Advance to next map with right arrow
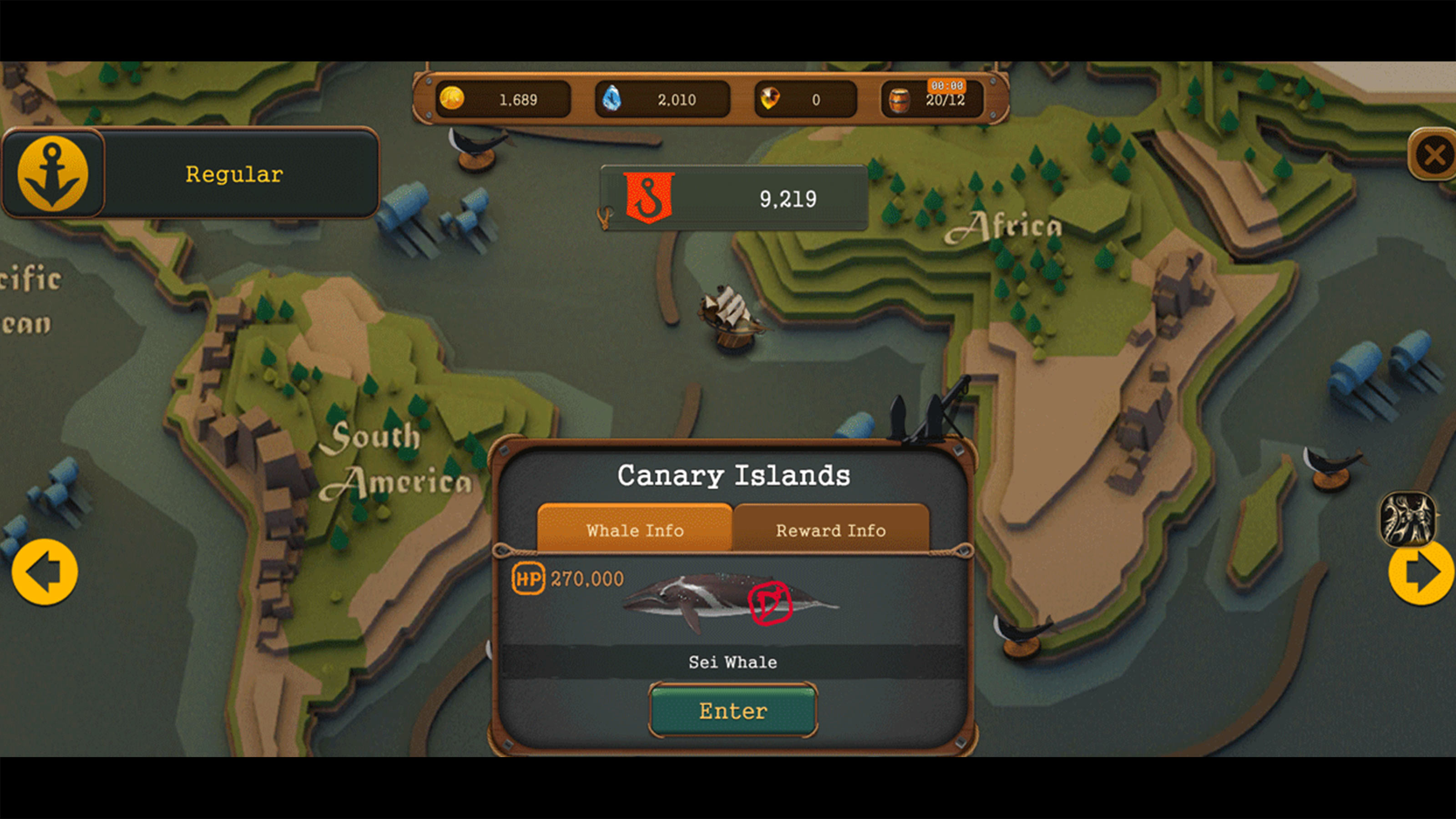 [1421, 572]
